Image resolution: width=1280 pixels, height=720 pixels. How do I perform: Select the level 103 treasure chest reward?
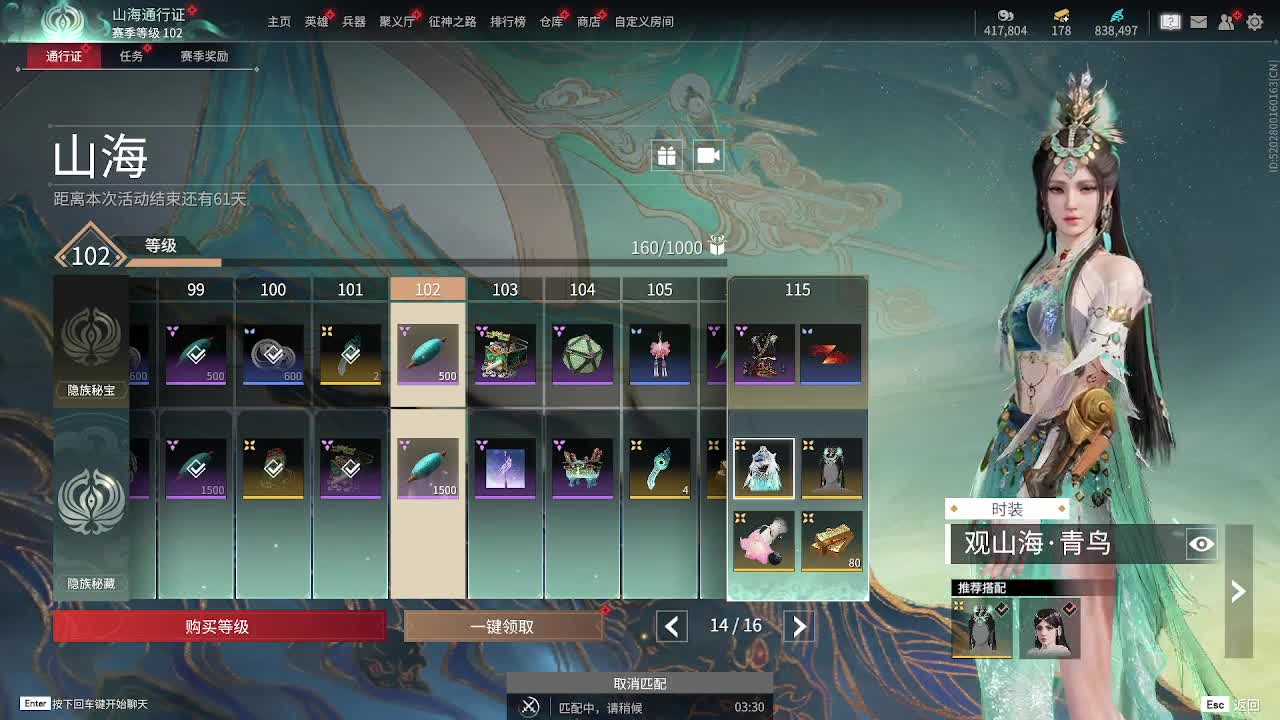coord(505,354)
